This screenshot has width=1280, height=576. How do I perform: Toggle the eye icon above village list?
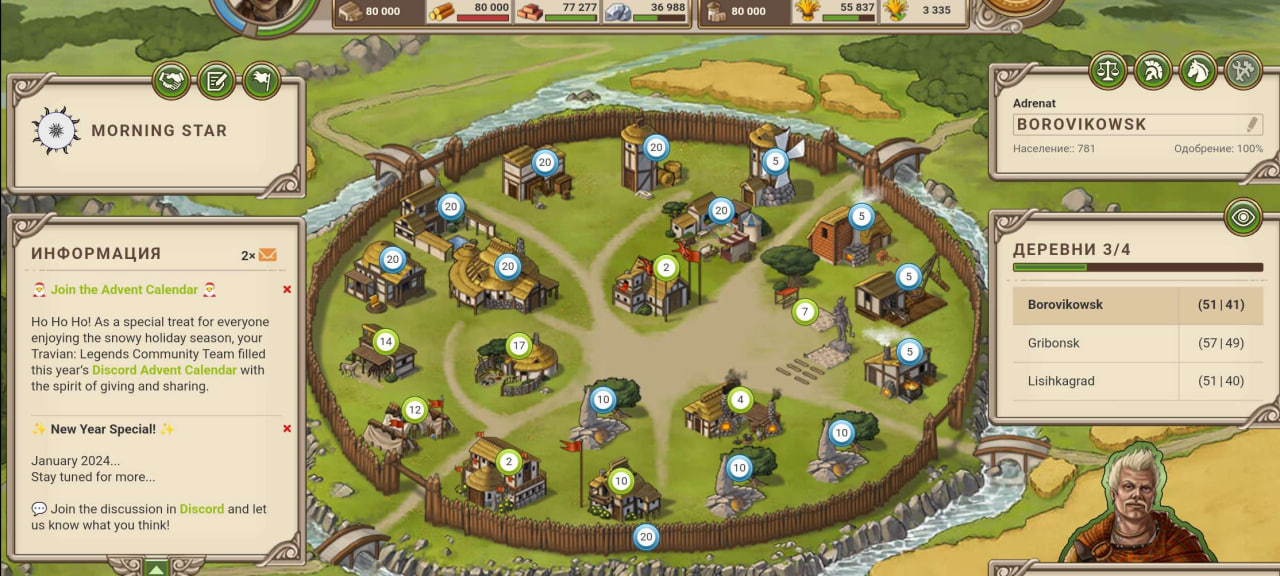pyautogui.click(x=1243, y=216)
